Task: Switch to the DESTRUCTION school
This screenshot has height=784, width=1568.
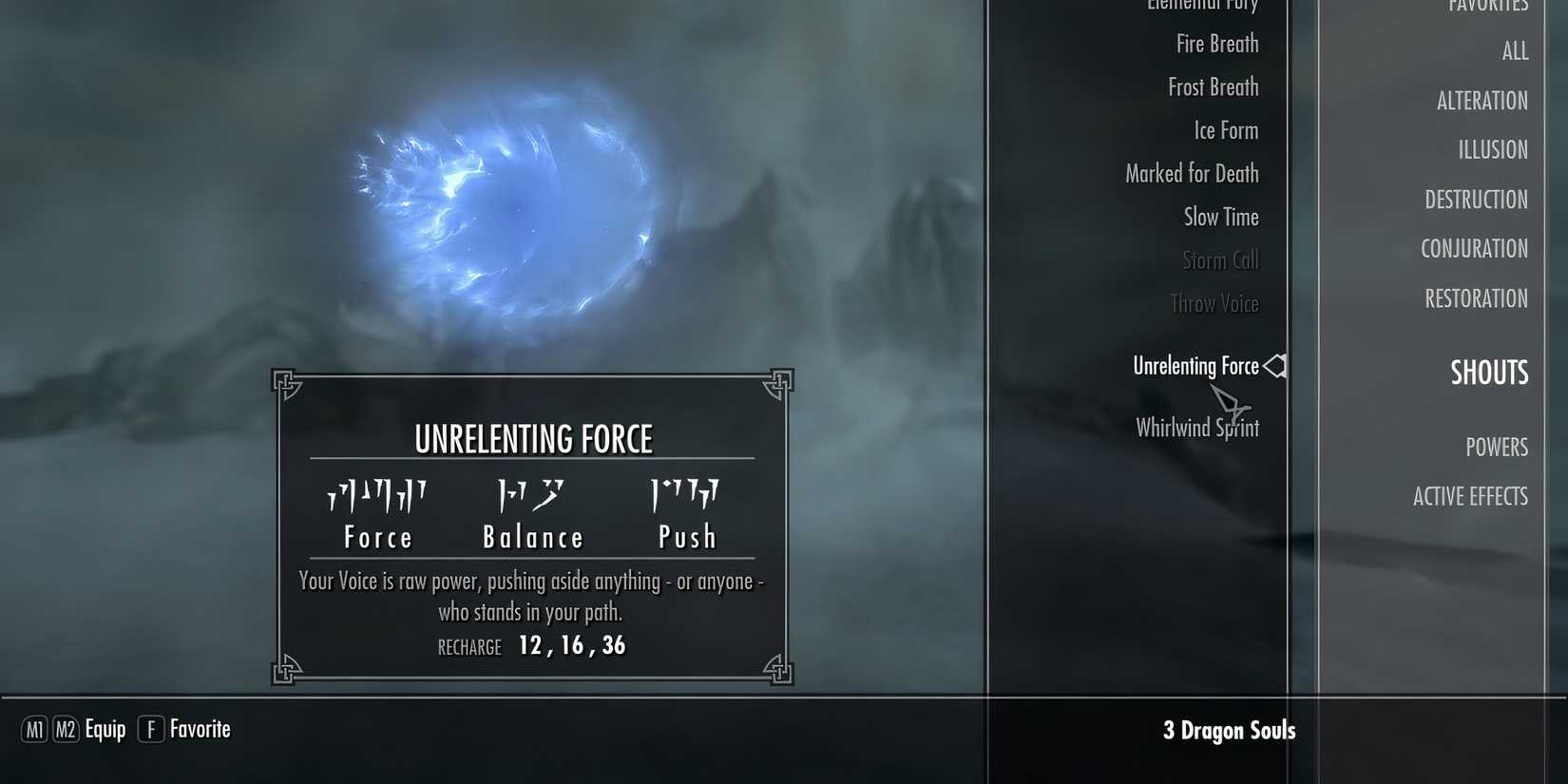Action: 1477,199
